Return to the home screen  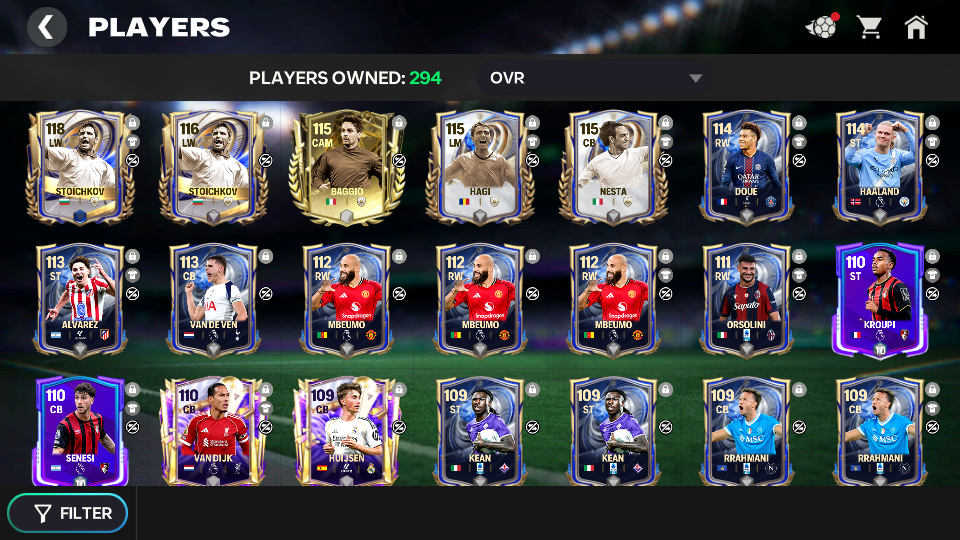coord(916,27)
